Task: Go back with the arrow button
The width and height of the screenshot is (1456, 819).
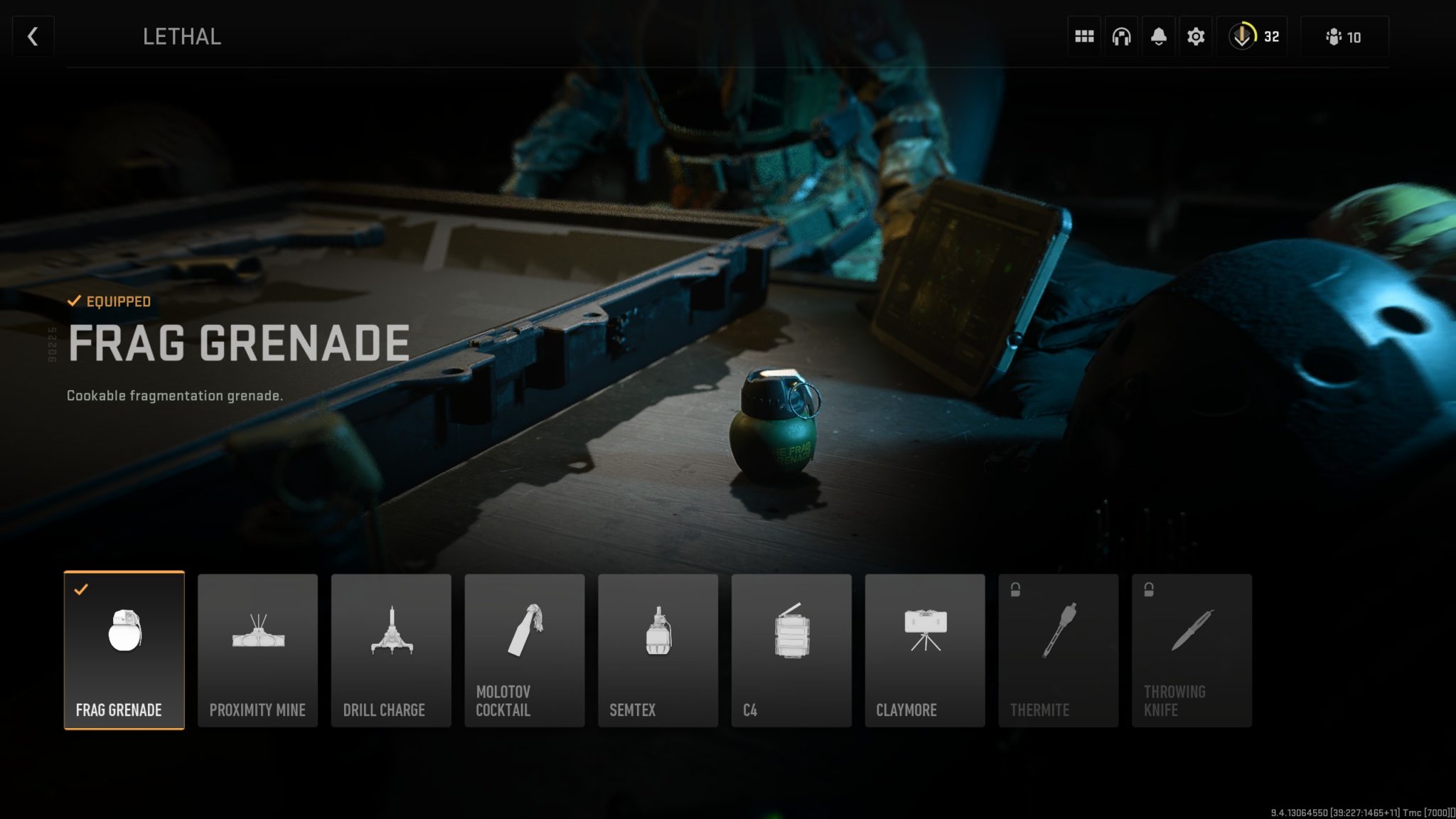Action: point(32,36)
